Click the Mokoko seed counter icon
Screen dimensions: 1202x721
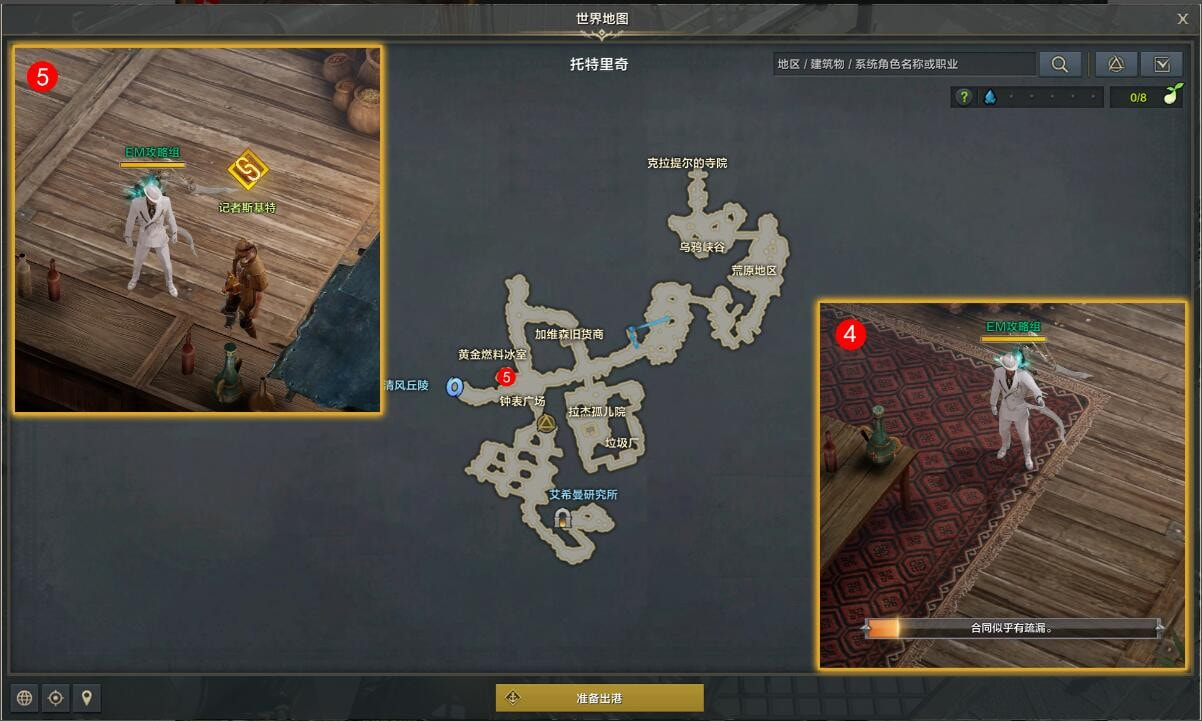[x=1170, y=97]
